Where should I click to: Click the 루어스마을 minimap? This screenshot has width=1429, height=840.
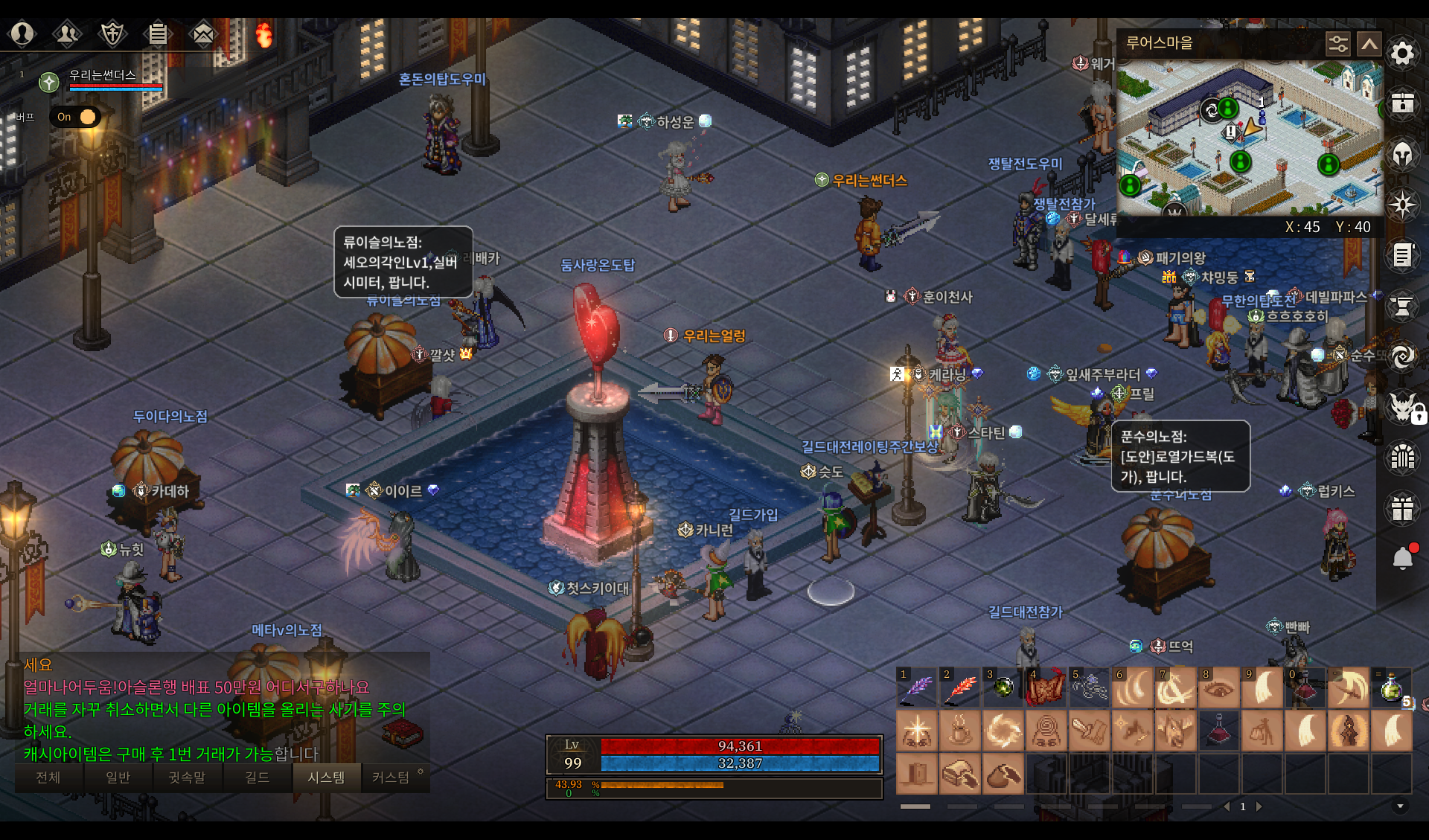point(1250,138)
